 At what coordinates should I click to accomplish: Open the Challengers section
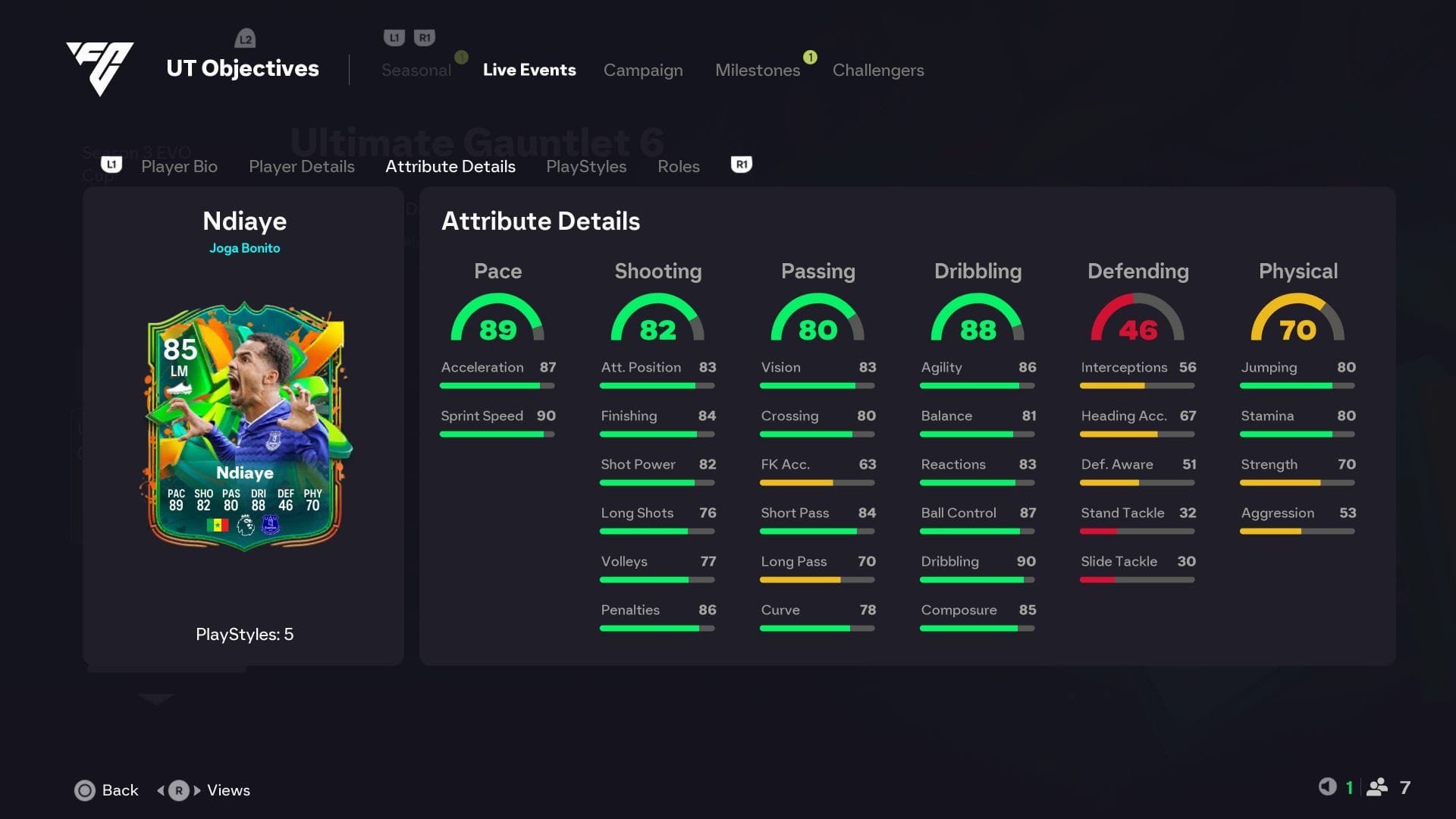point(878,70)
